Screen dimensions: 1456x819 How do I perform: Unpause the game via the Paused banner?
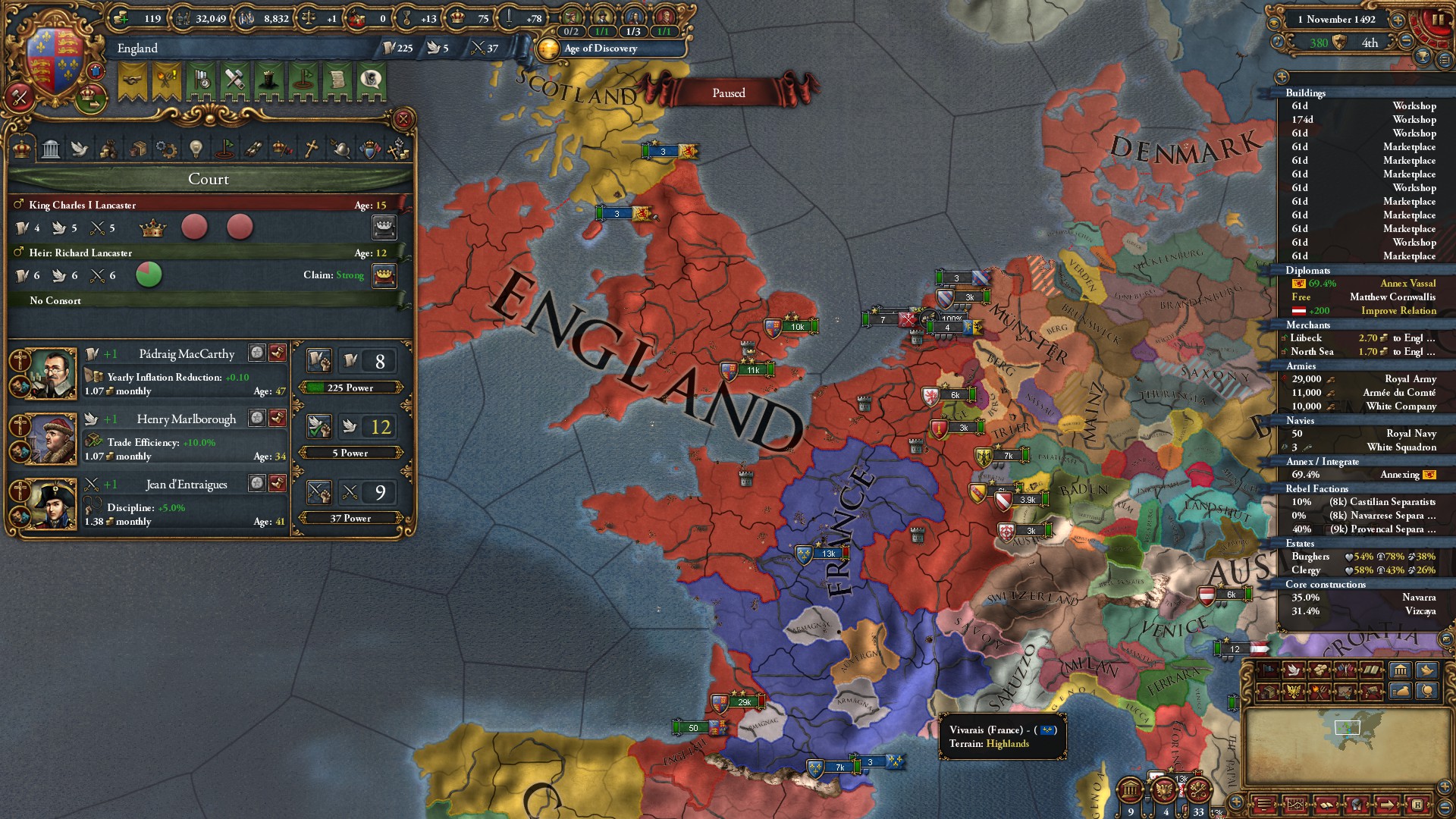point(728,93)
